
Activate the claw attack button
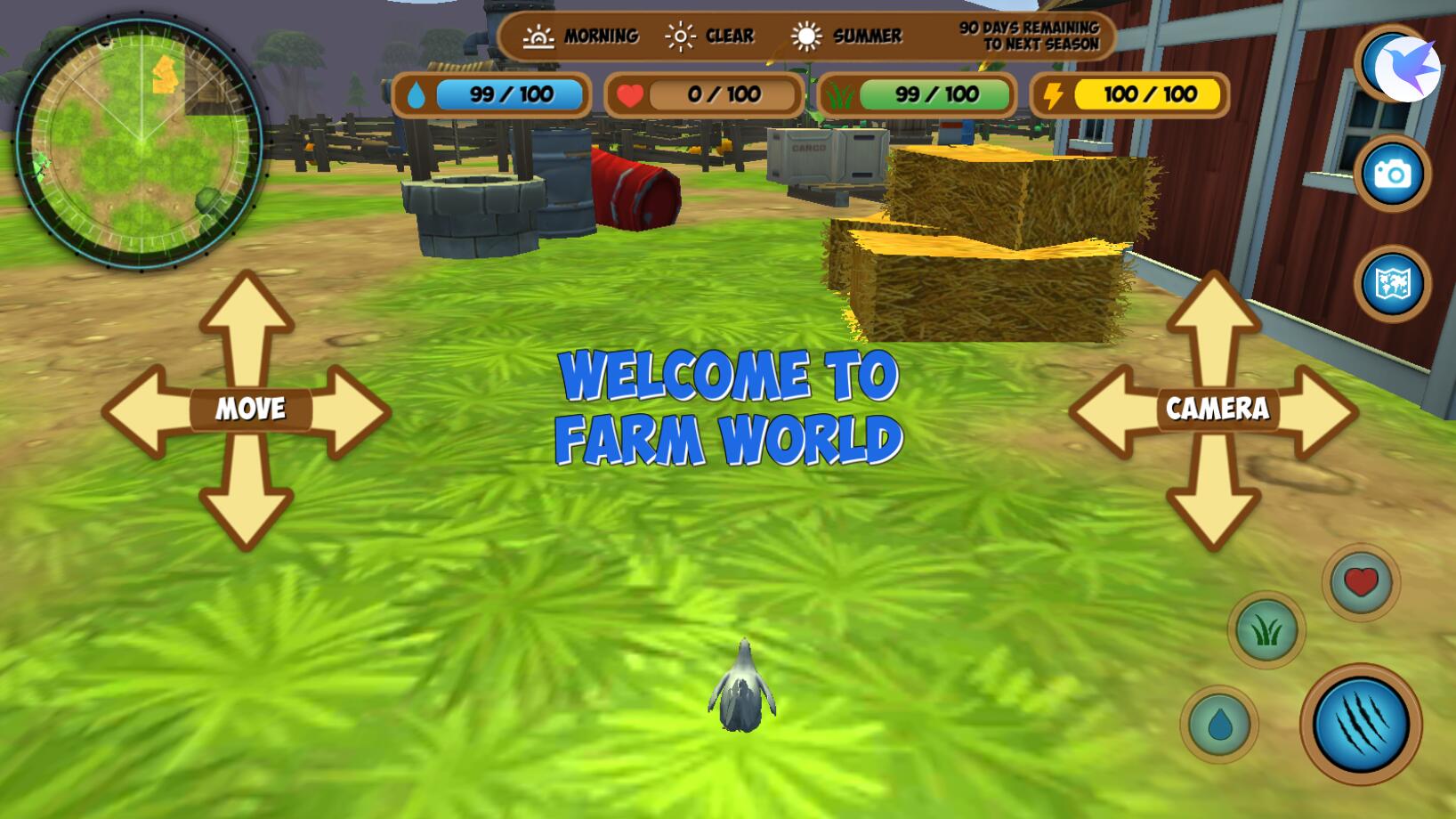(1361, 724)
